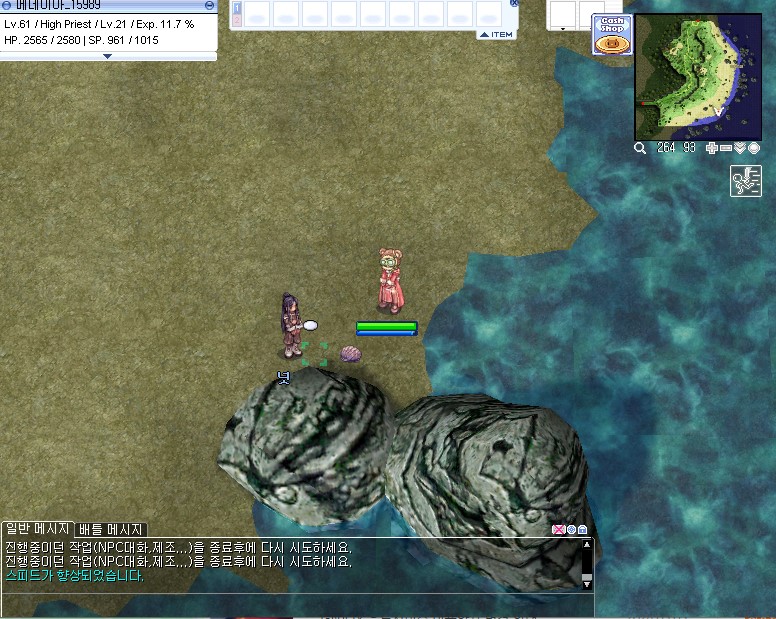Zoom out the minimap with minus button
This screenshot has height=619, width=776.
(x=726, y=148)
